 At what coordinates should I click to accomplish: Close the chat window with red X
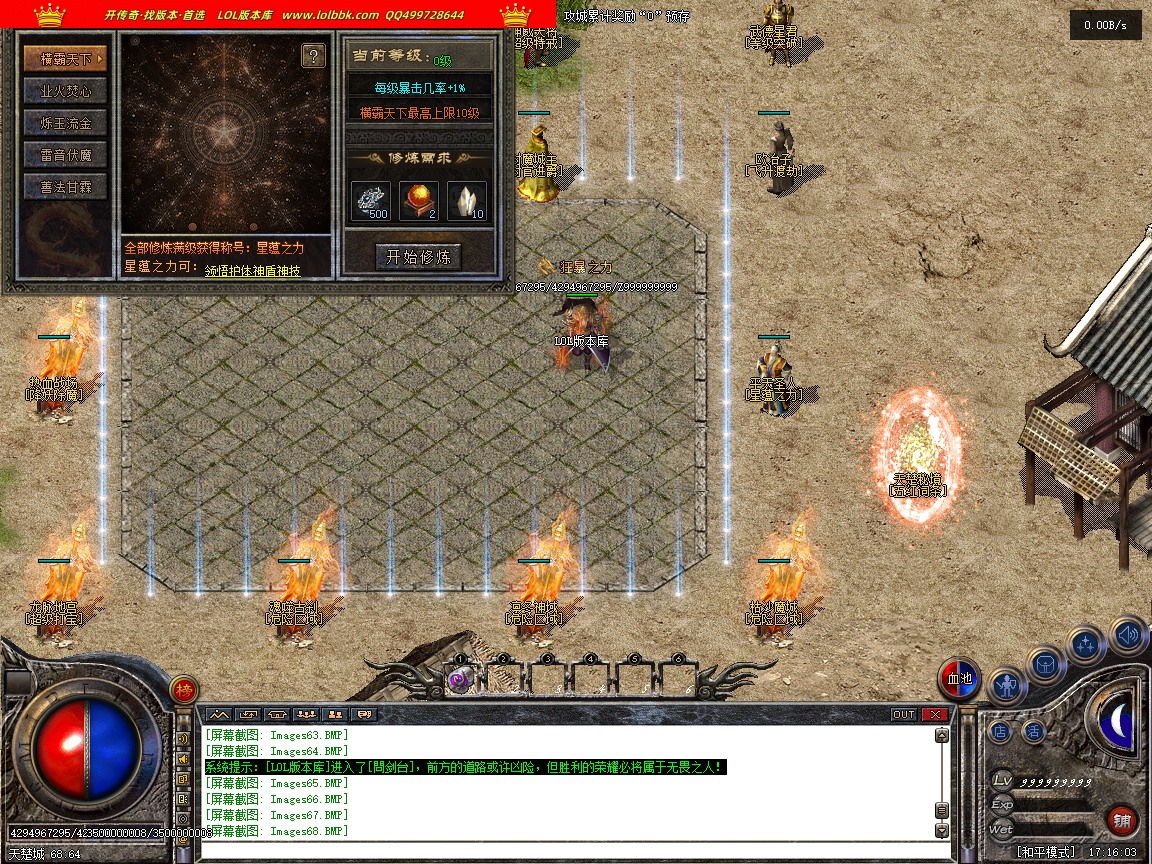[935, 714]
